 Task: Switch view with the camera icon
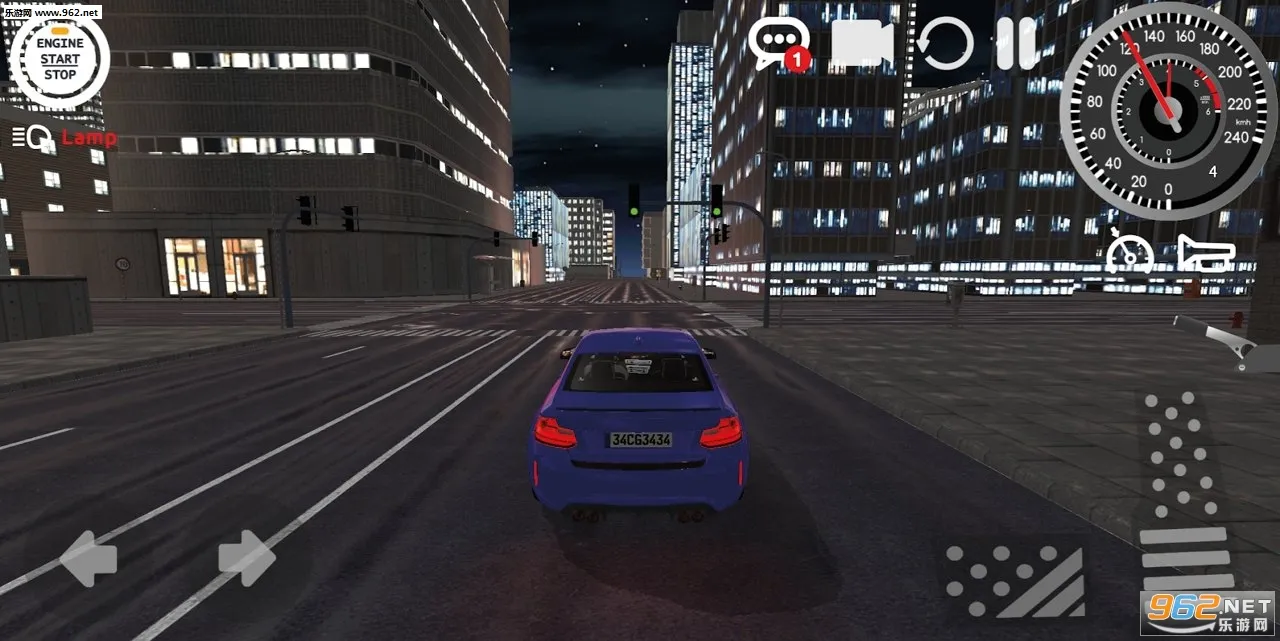861,44
